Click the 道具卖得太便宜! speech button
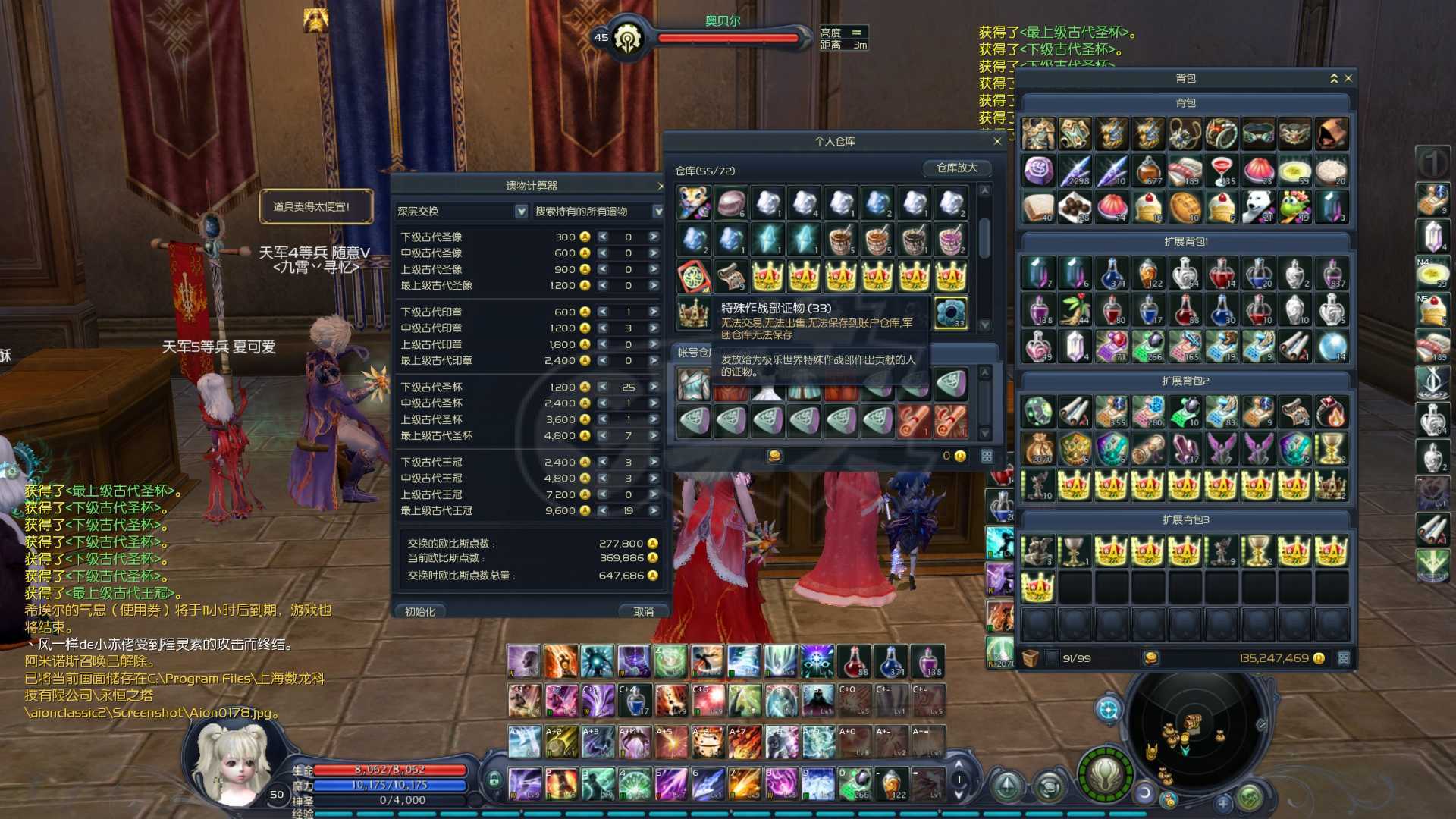The image size is (1456, 819). coord(315,206)
